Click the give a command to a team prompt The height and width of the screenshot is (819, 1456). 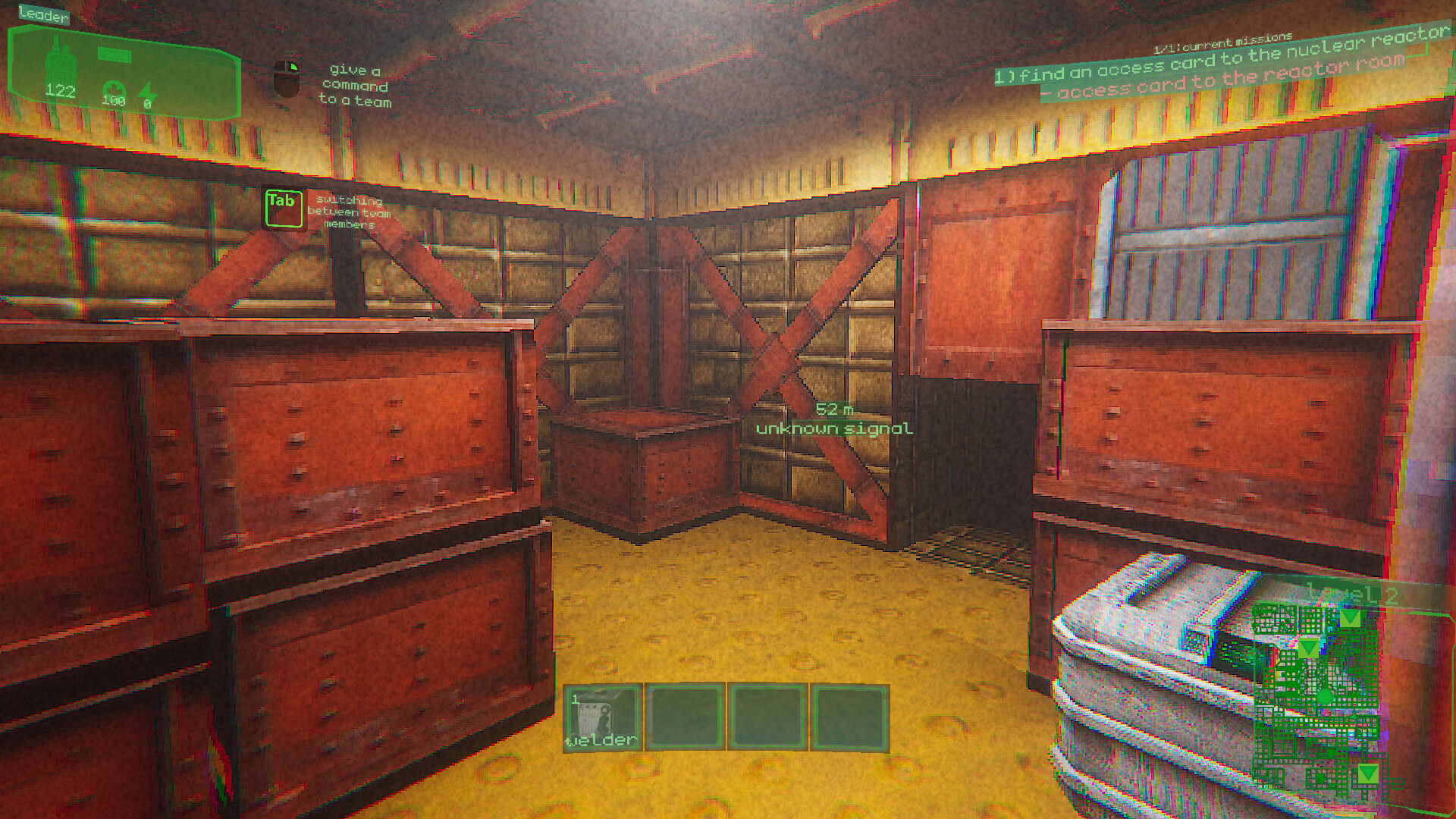click(357, 86)
